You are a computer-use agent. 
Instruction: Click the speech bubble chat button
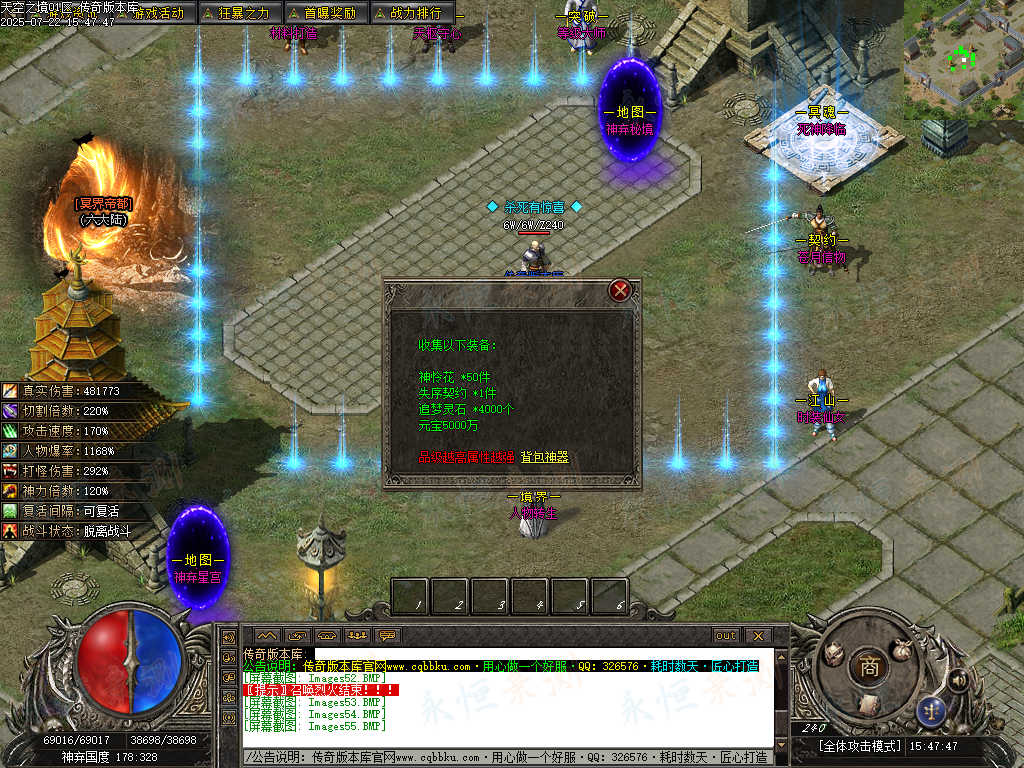click(387, 635)
